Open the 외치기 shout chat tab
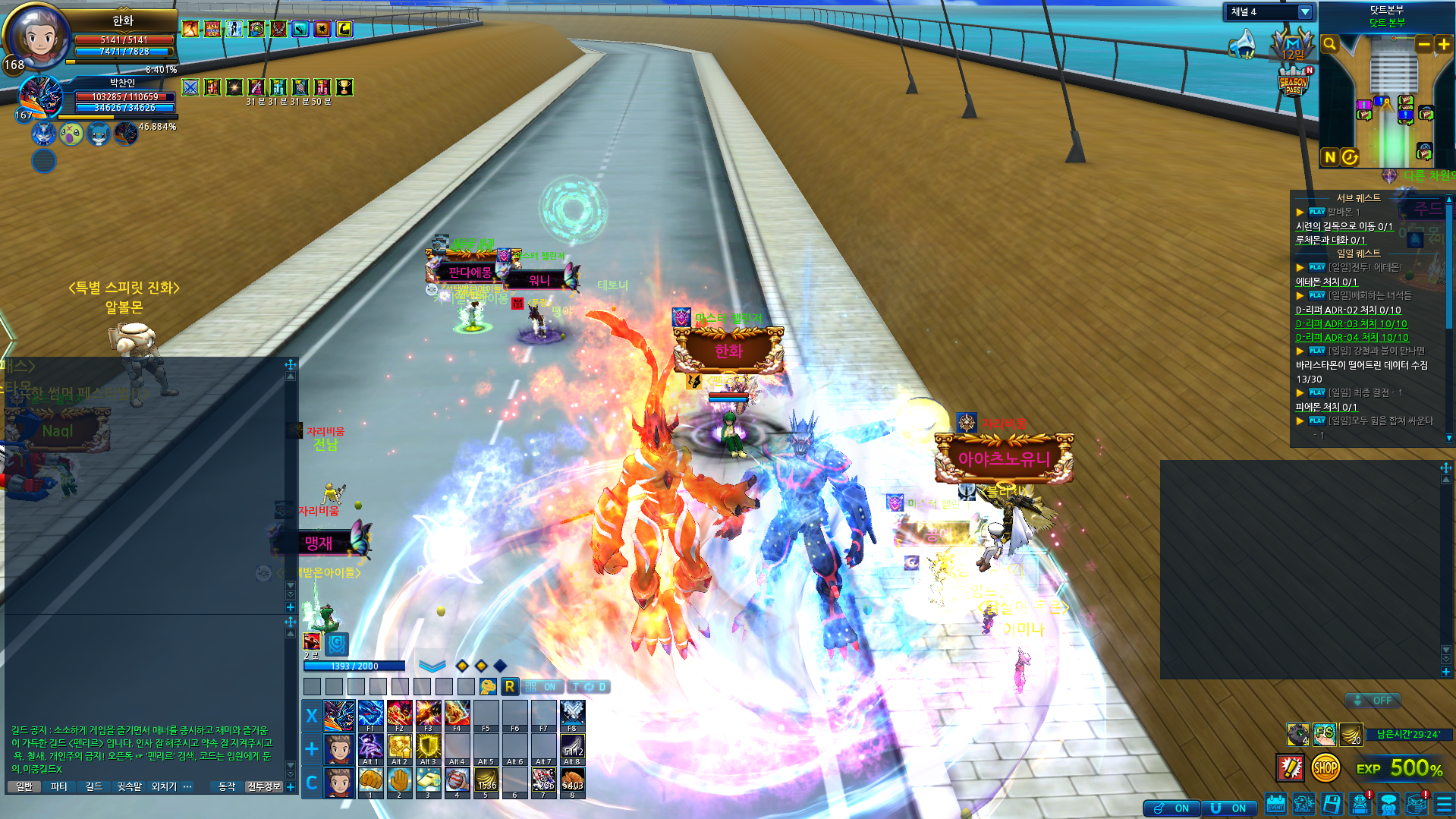This screenshot has width=1456, height=819. (164, 786)
